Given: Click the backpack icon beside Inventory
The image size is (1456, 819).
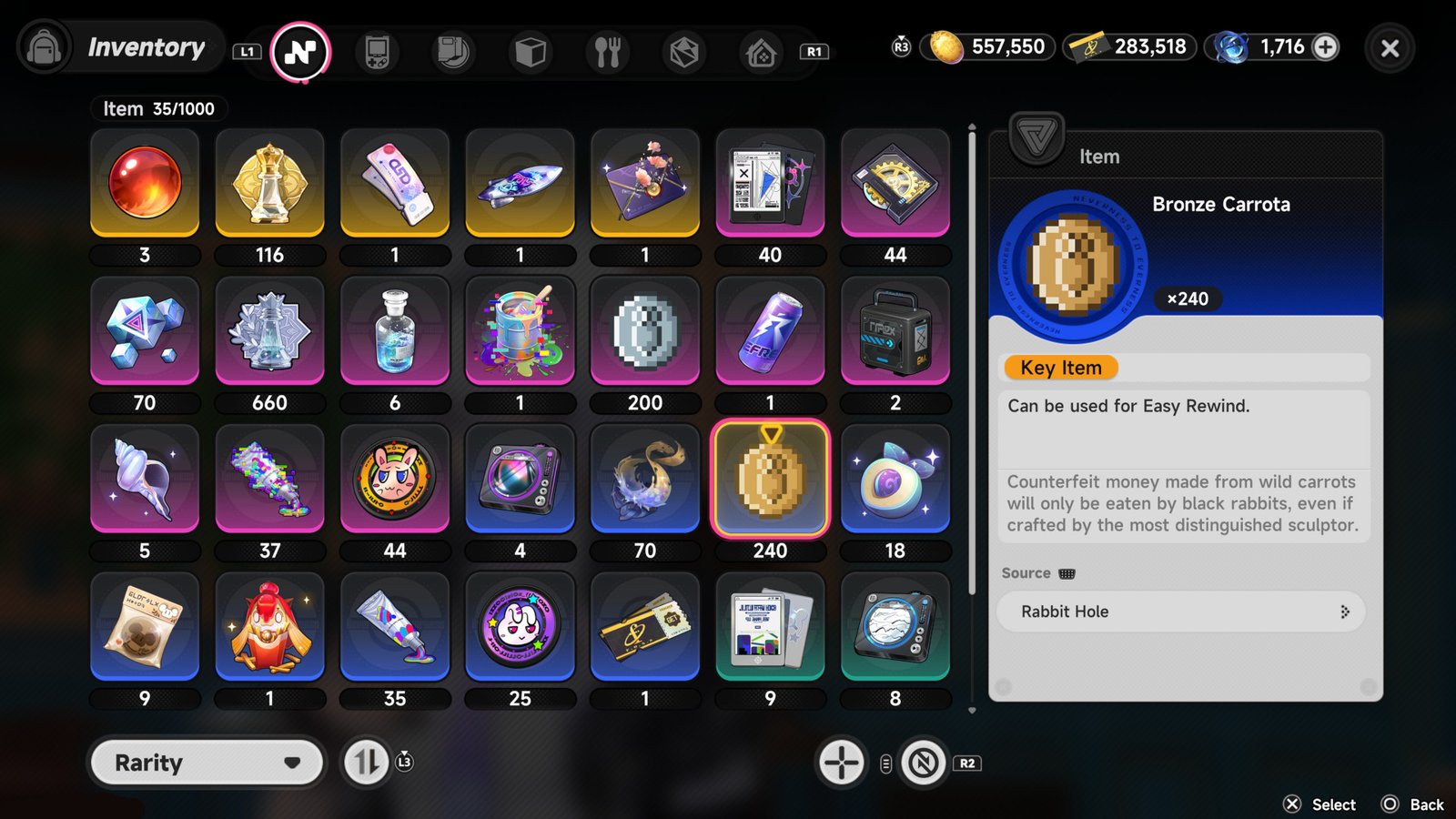Looking at the screenshot, I should 44,45.
